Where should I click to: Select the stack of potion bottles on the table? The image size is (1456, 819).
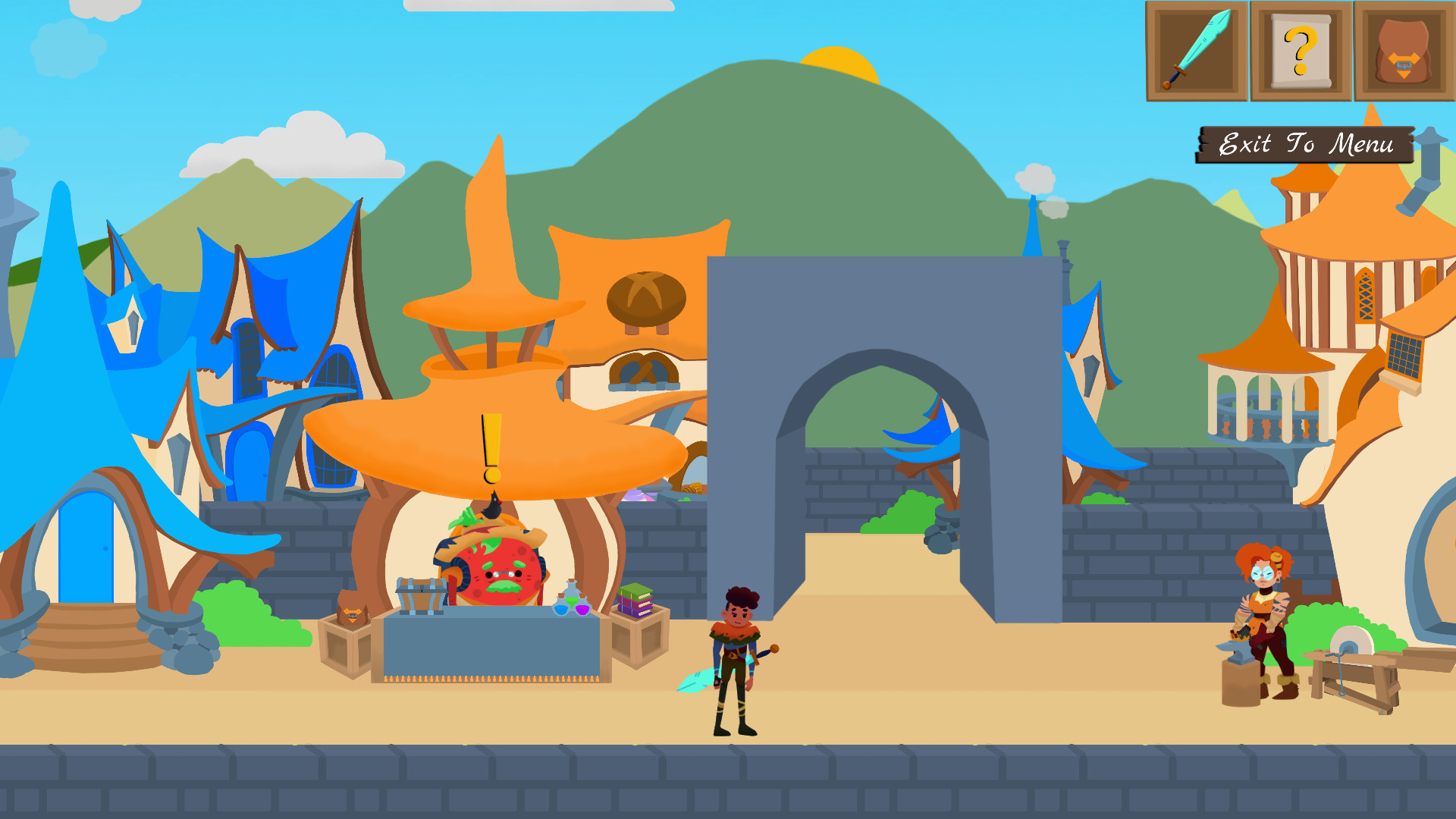point(573,601)
